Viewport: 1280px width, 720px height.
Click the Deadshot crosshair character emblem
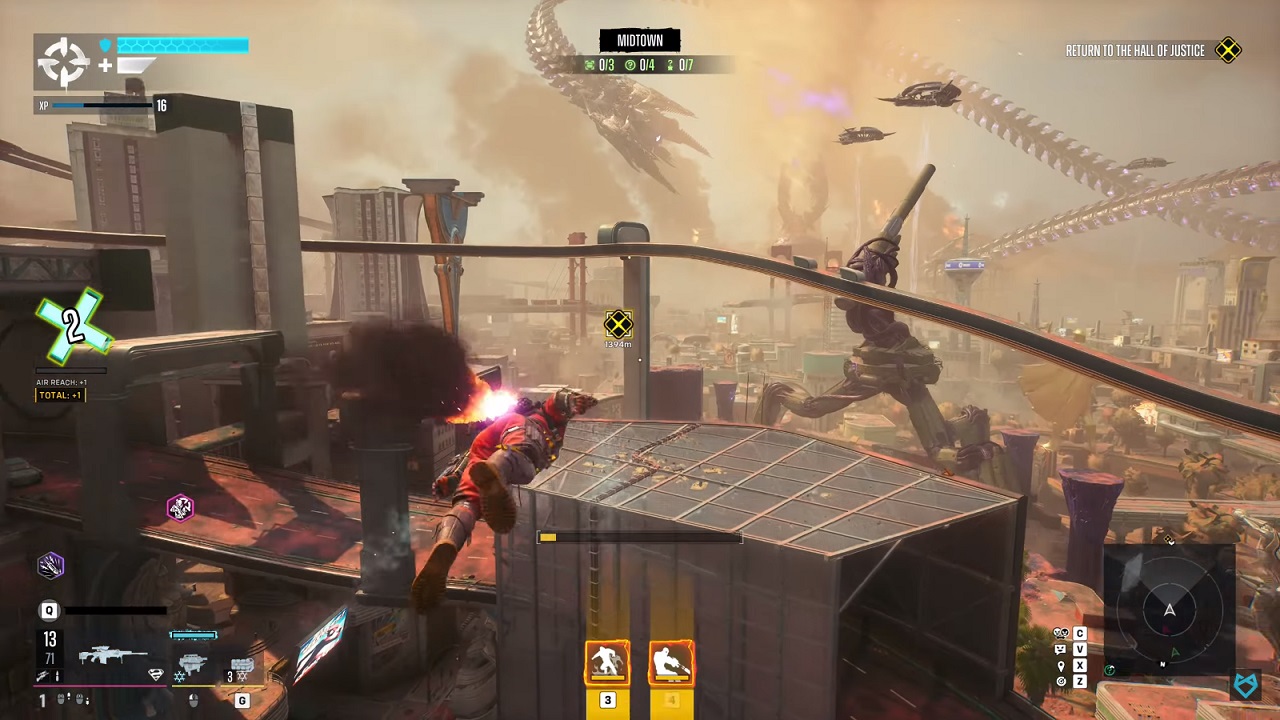coord(64,62)
